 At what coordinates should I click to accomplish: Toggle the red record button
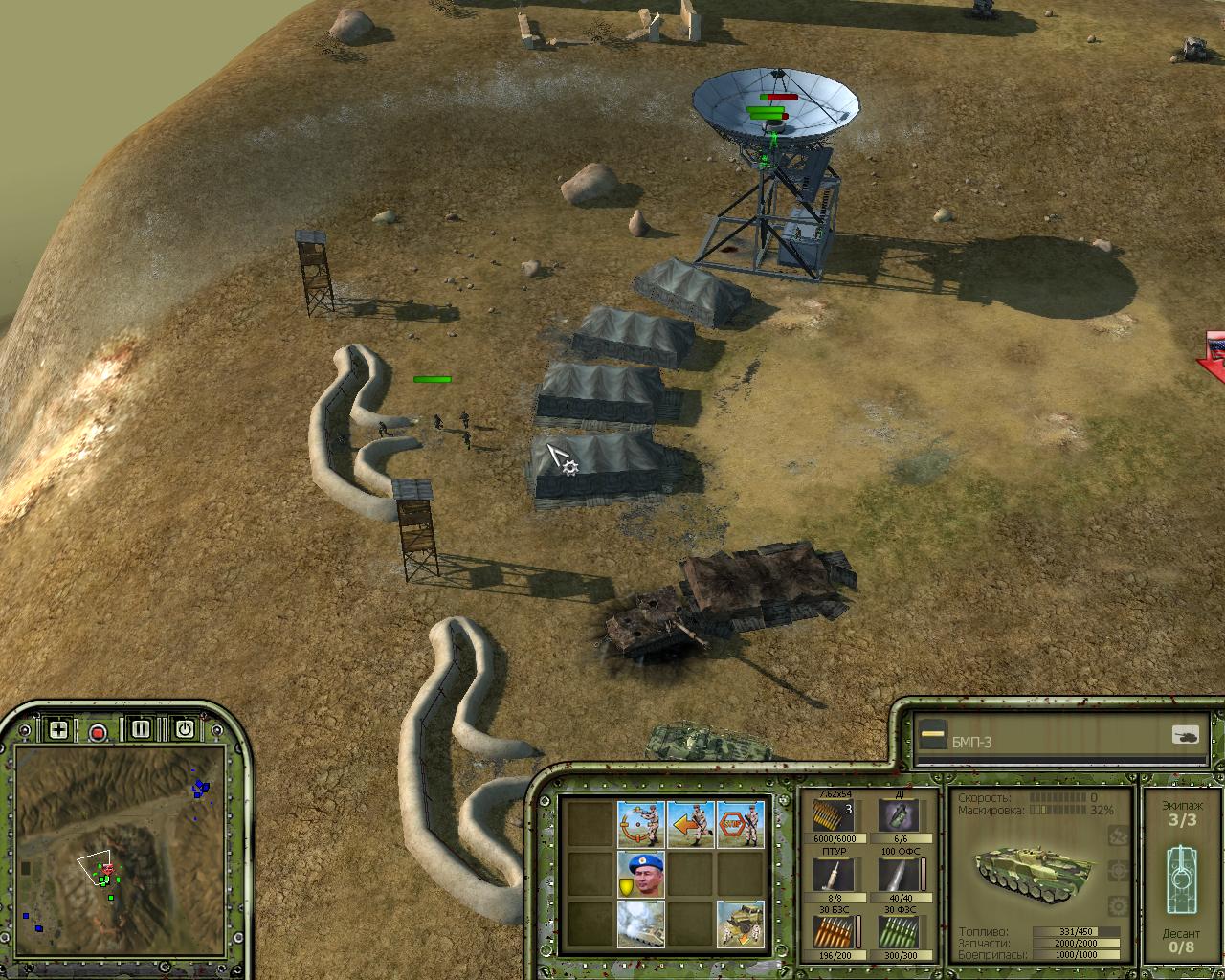coord(98,732)
